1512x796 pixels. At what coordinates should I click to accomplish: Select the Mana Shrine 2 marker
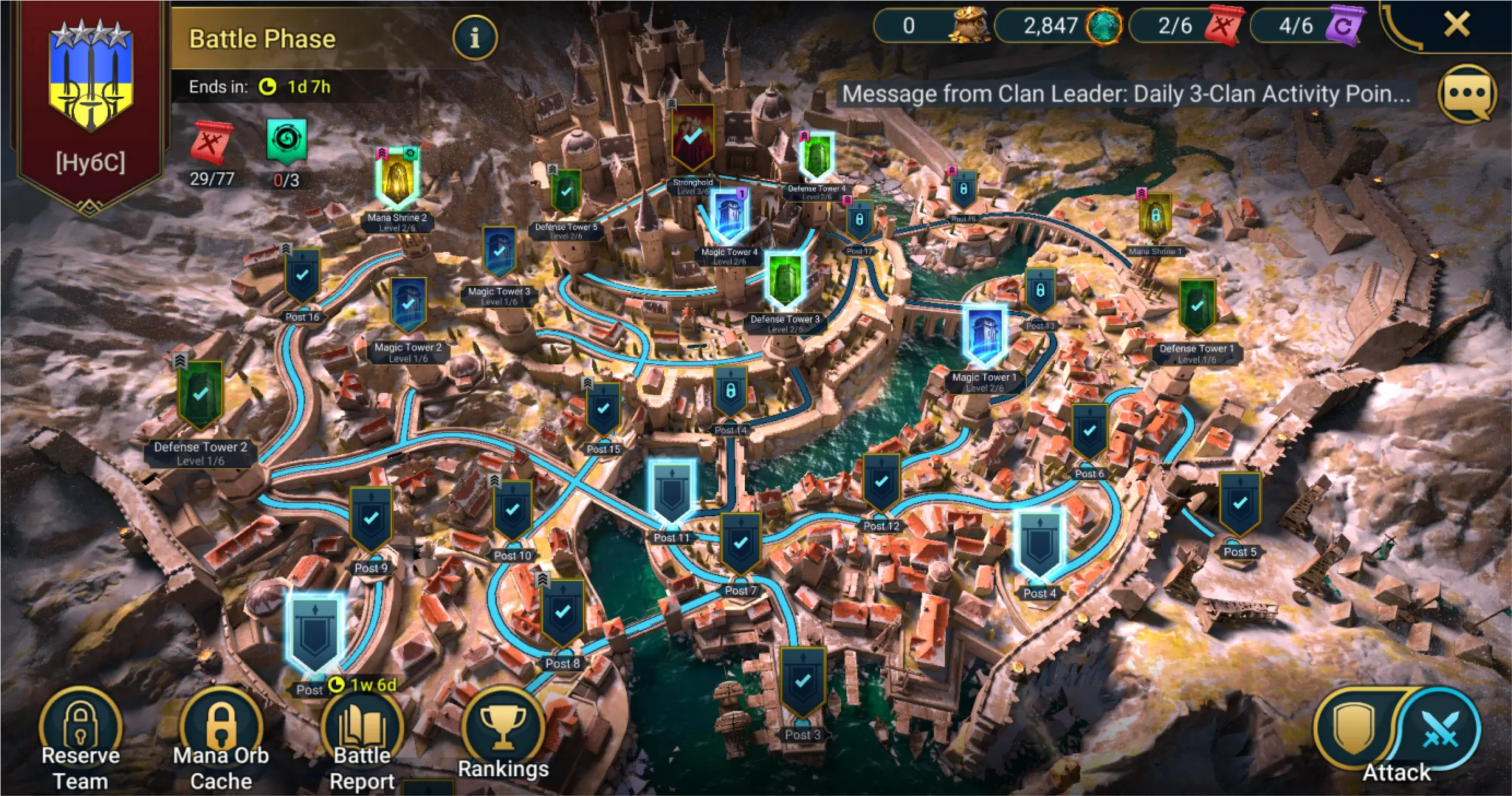click(x=397, y=178)
